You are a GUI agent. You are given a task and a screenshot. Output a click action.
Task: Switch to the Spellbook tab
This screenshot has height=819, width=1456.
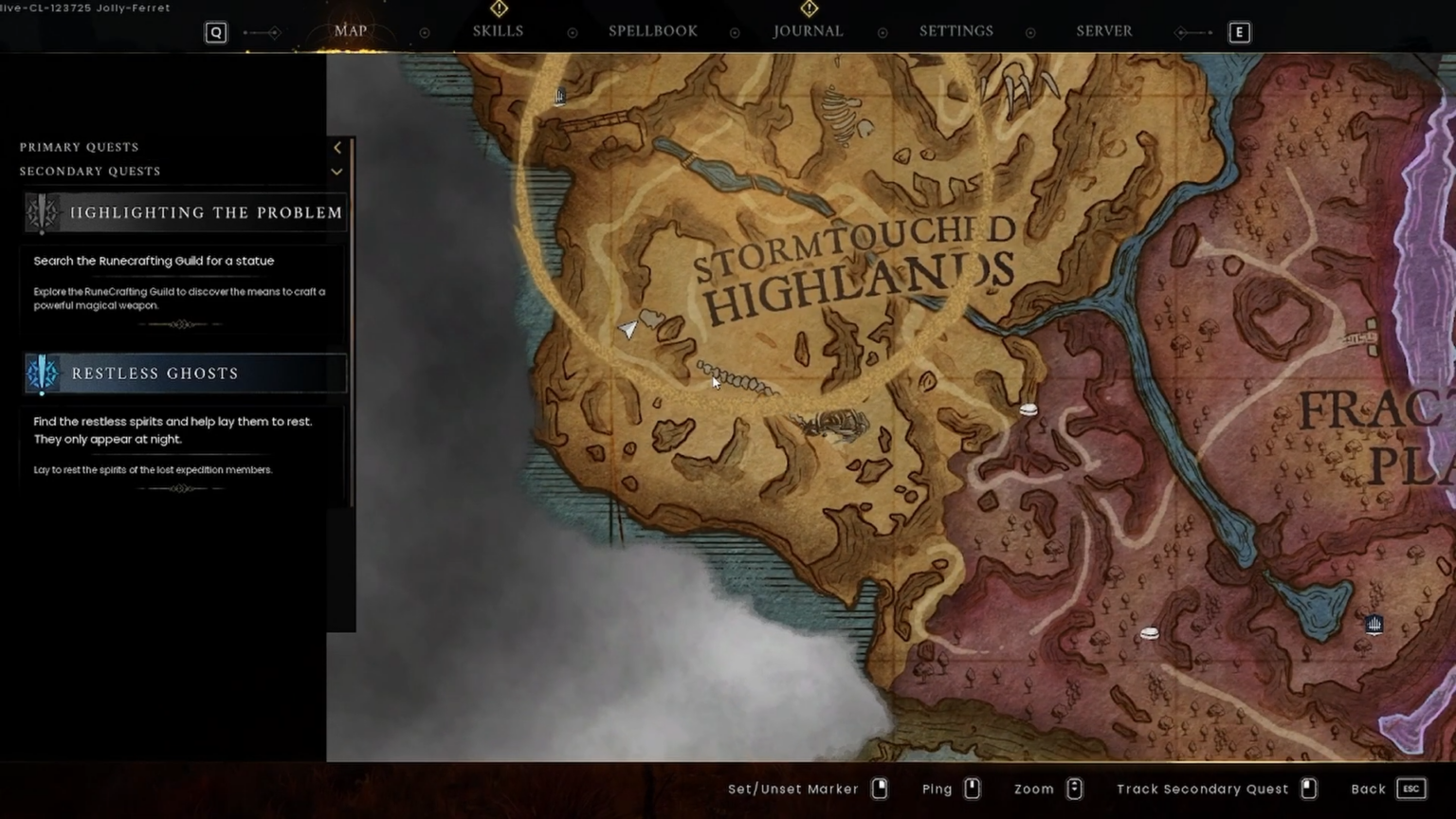(652, 30)
